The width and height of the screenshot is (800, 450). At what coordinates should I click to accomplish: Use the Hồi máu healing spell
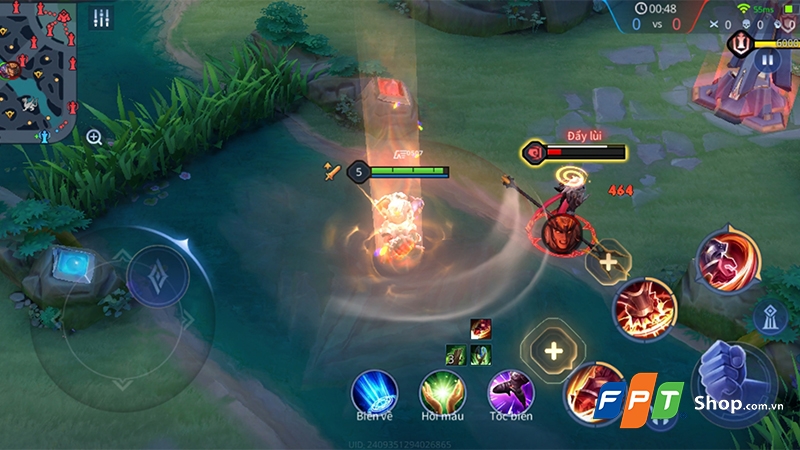(440, 391)
